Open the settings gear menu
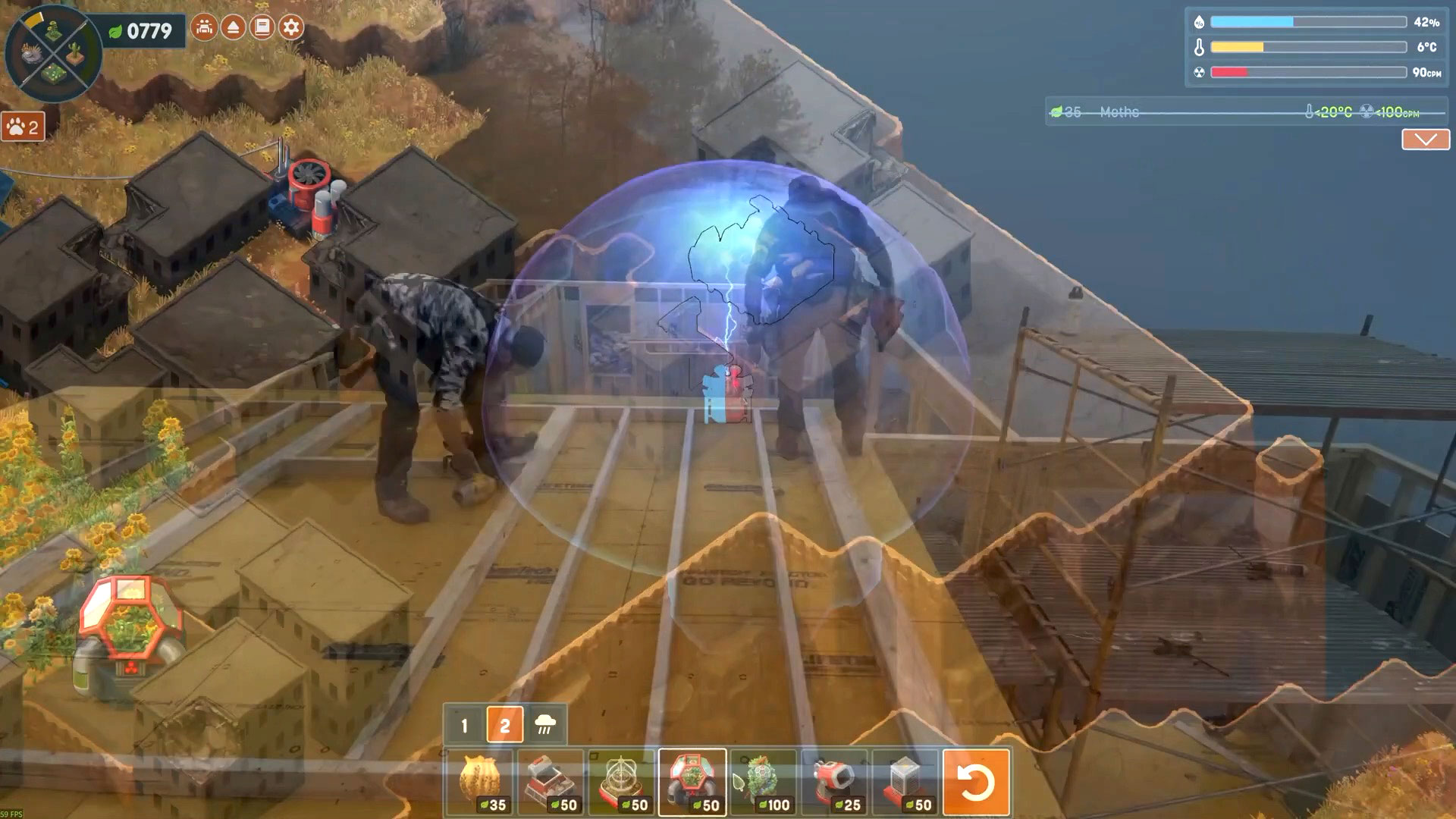1456x819 pixels. pos(291,28)
